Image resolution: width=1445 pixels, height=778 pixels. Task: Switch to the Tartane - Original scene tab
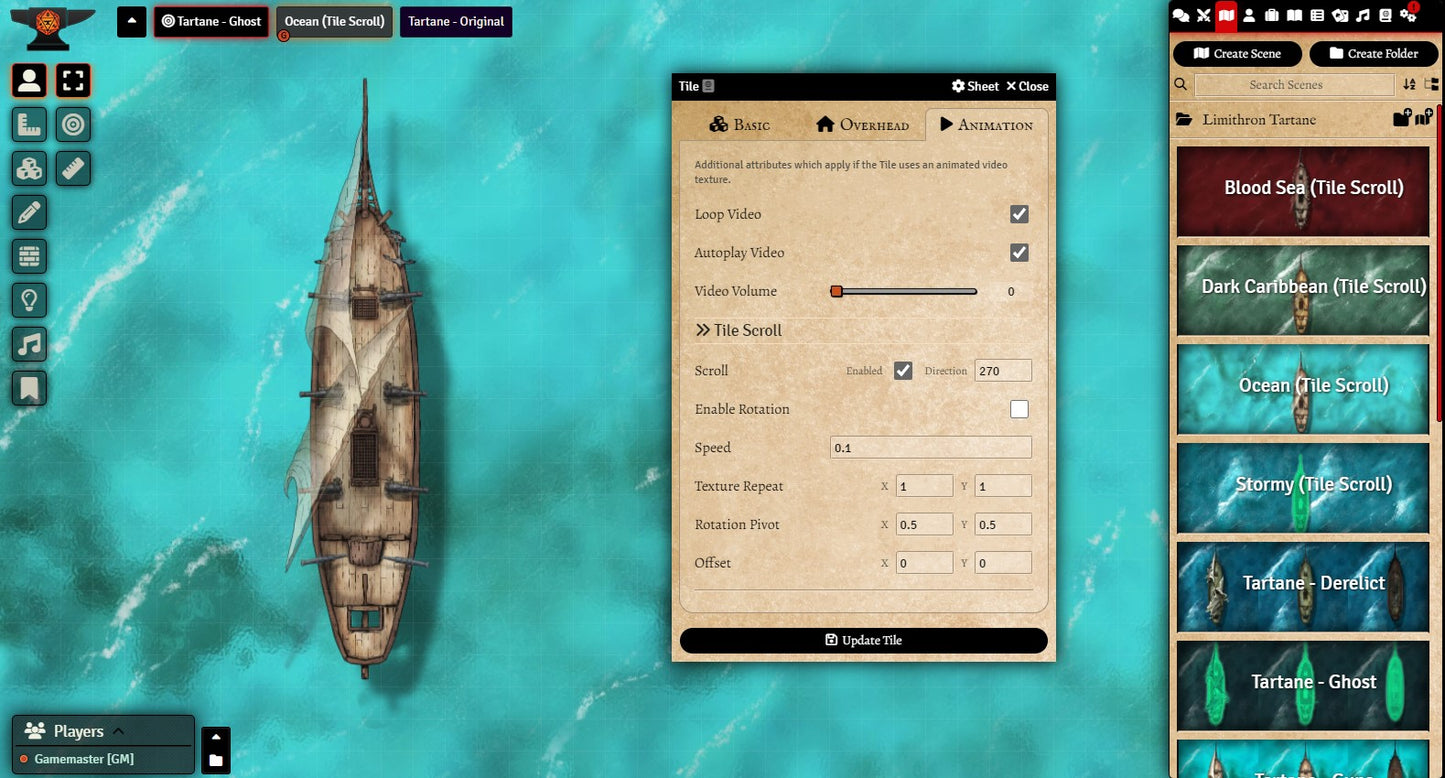[x=456, y=22]
